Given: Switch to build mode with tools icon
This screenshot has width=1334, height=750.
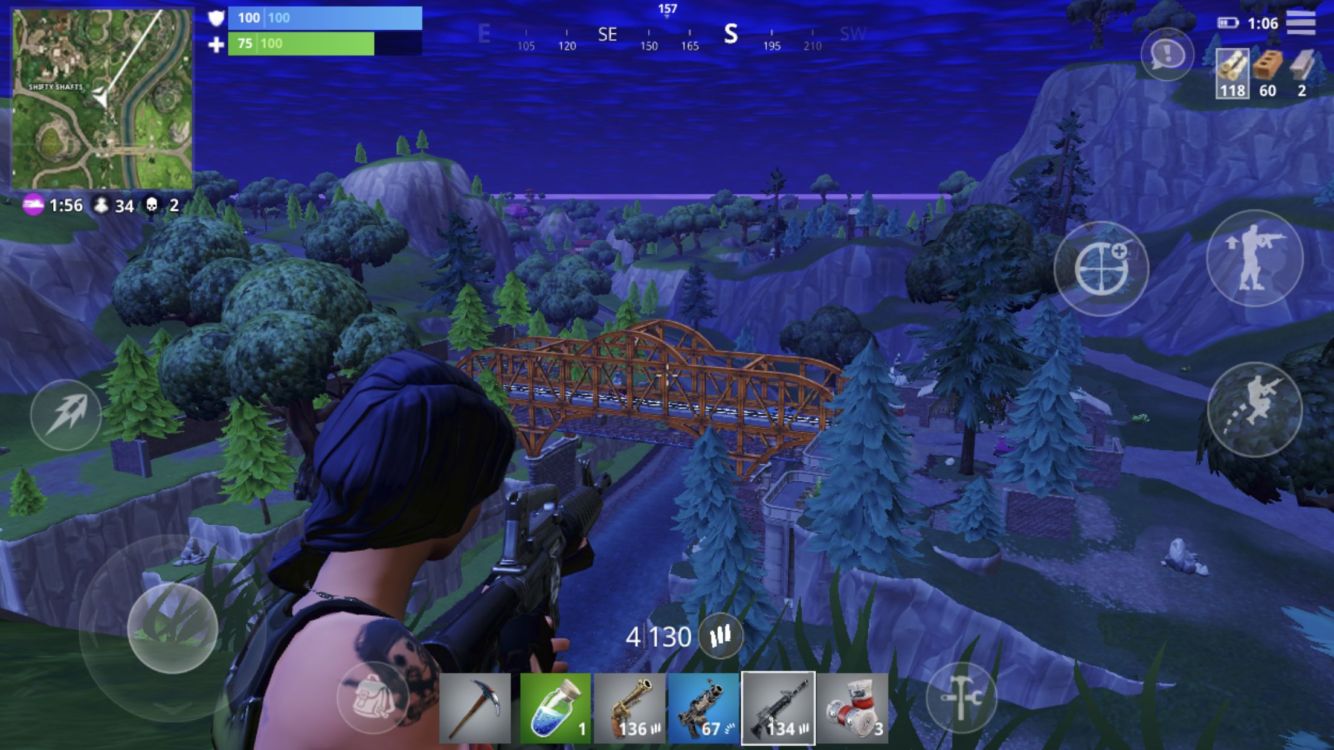Looking at the screenshot, I should [960, 697].
